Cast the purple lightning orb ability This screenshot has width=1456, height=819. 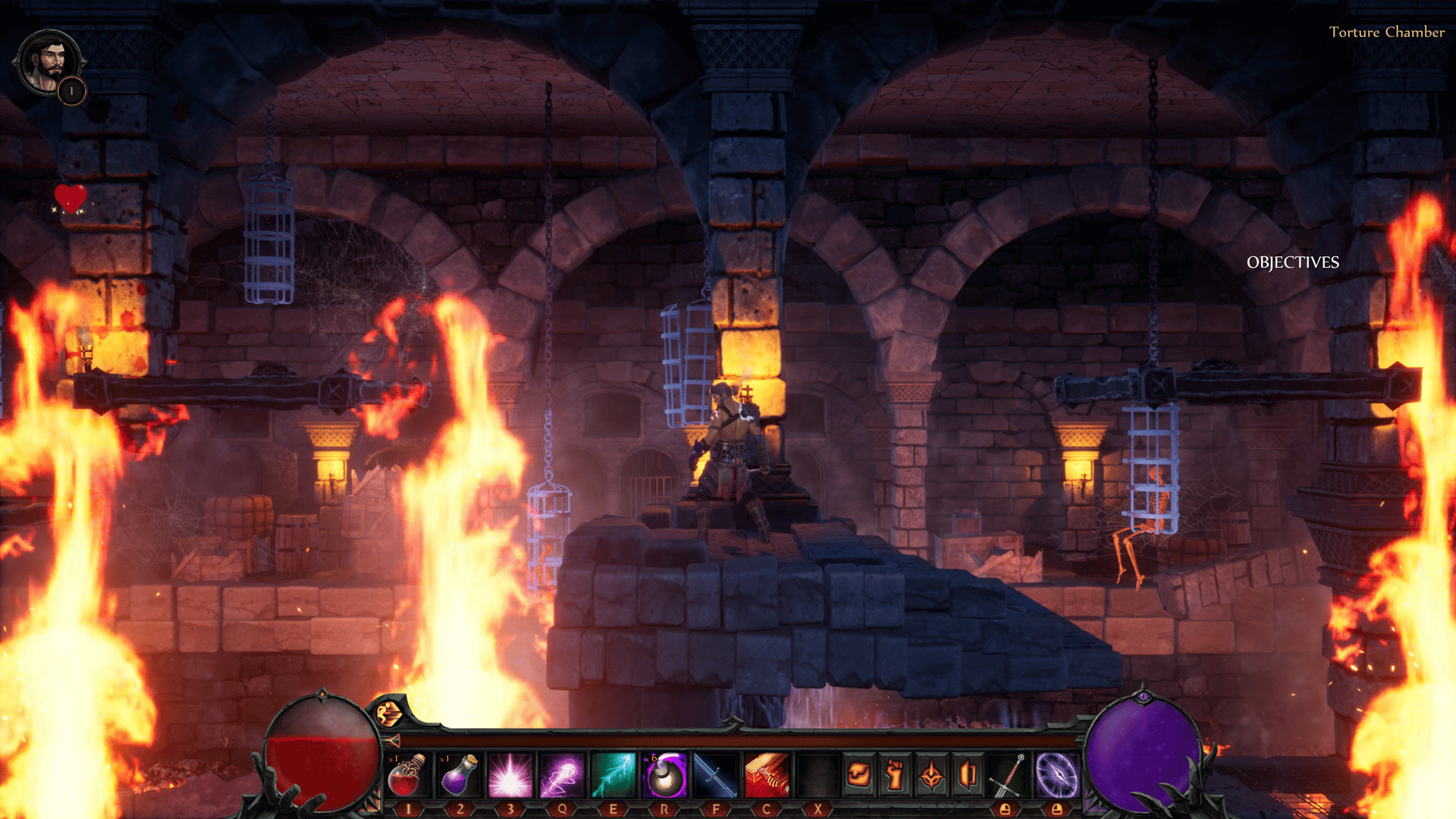click(561, 775)
